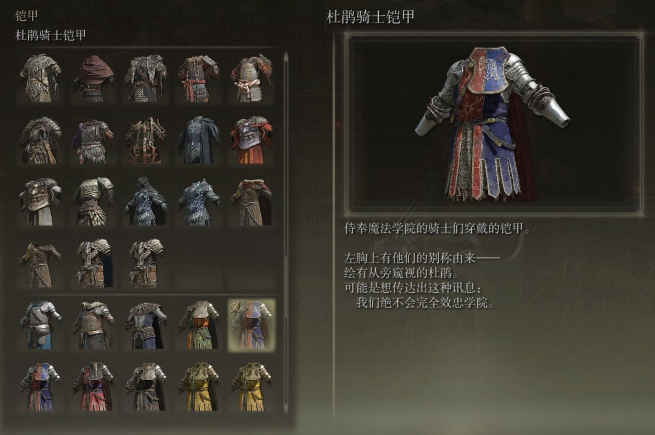
Task: Pick the dark blue hooded armor
Action: coord(146,201)
